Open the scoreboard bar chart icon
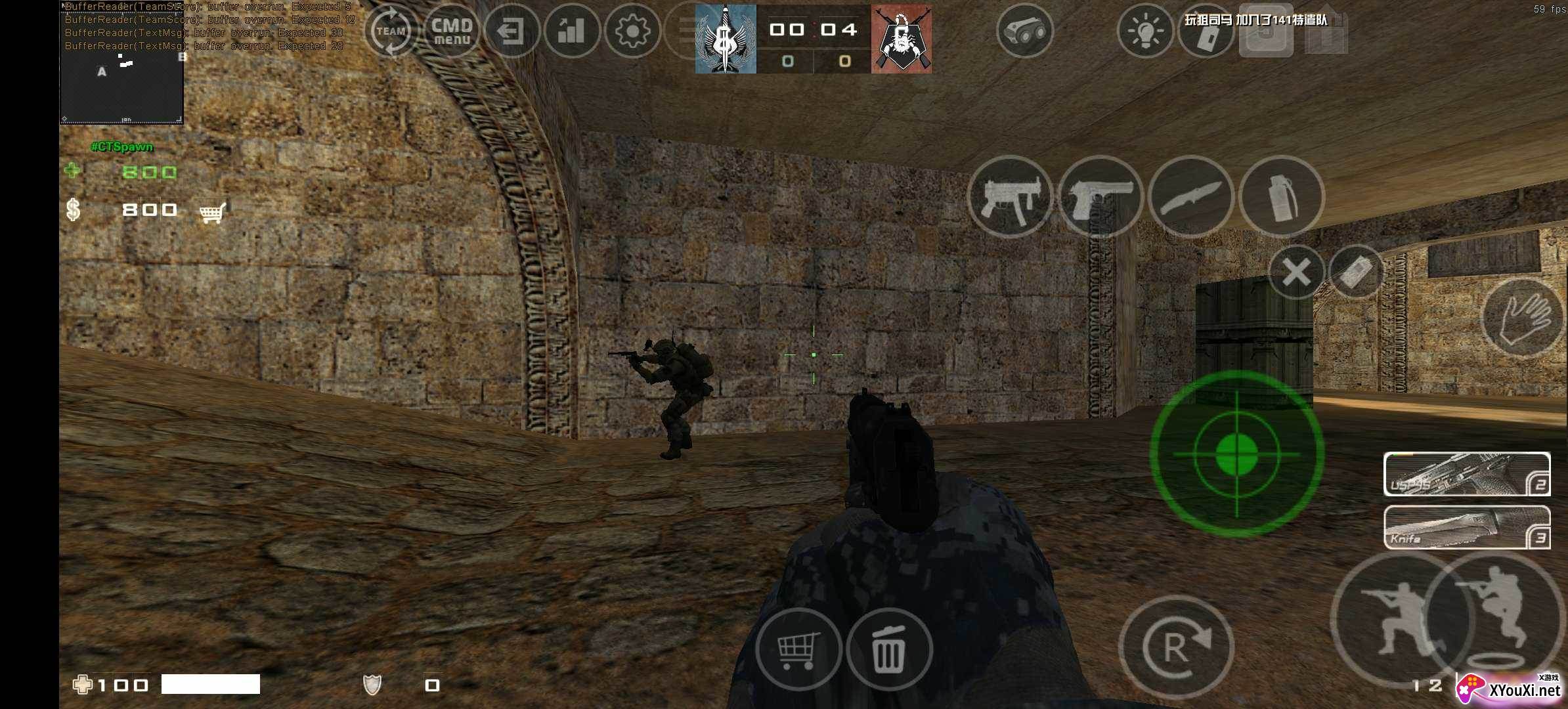The image size is (1568, 709). 571,31
